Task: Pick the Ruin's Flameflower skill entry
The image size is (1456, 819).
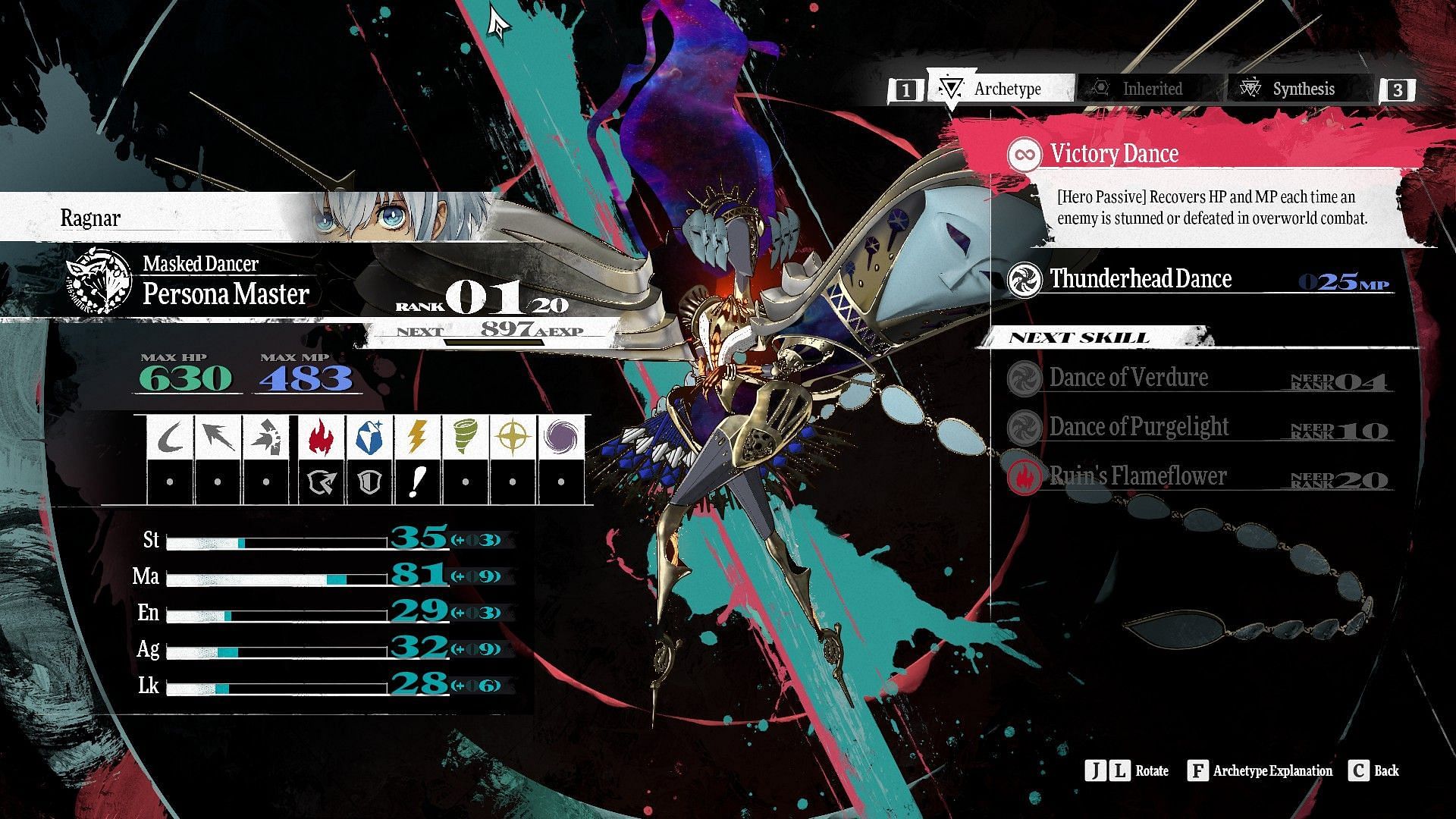Action: 1137,476
